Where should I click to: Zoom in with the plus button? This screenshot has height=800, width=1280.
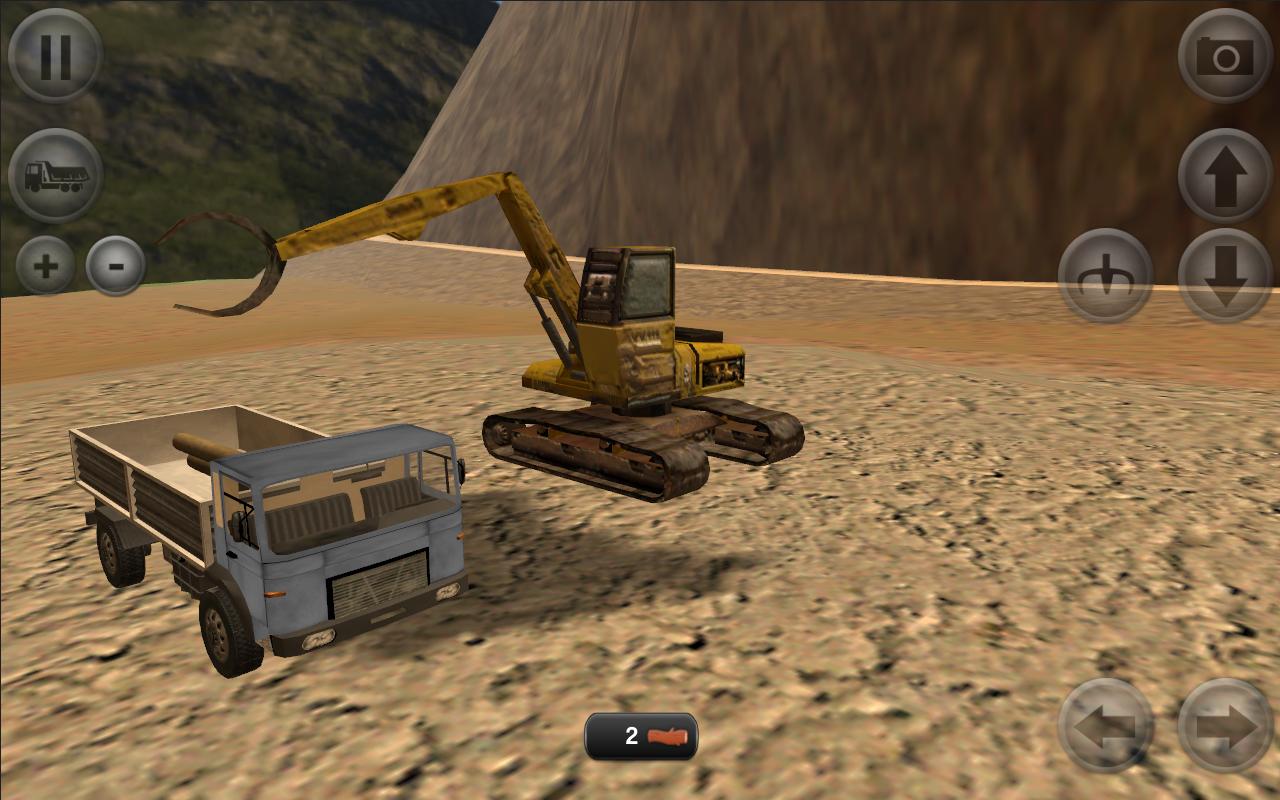pyautogui.click(x=46, y=266)
